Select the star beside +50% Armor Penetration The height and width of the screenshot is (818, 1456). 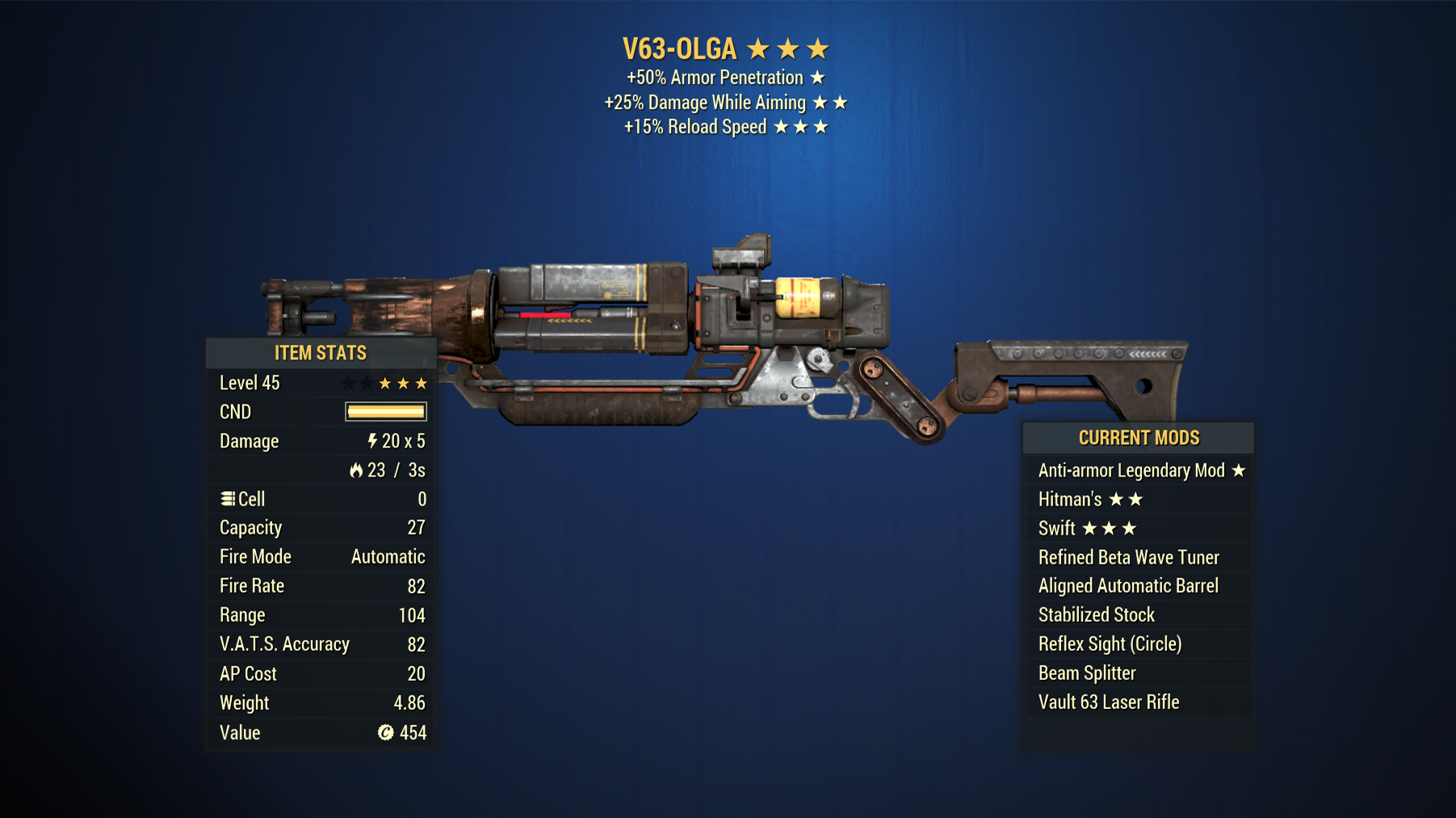click(819, 78)
